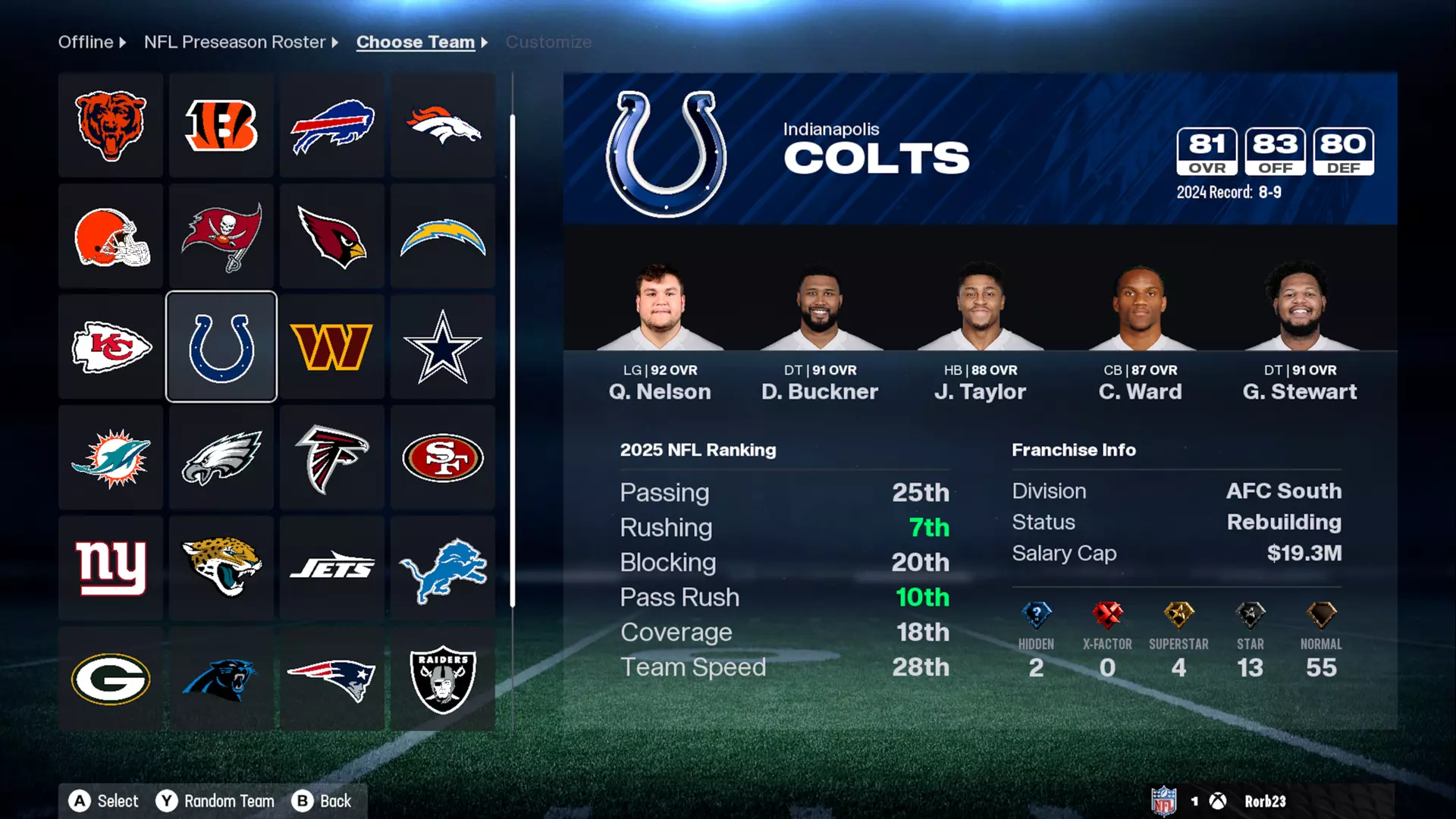This screenshot has width=1456, height=819.
Task: Select the highlighted Colts logo tile
Action: pos(221,346)
